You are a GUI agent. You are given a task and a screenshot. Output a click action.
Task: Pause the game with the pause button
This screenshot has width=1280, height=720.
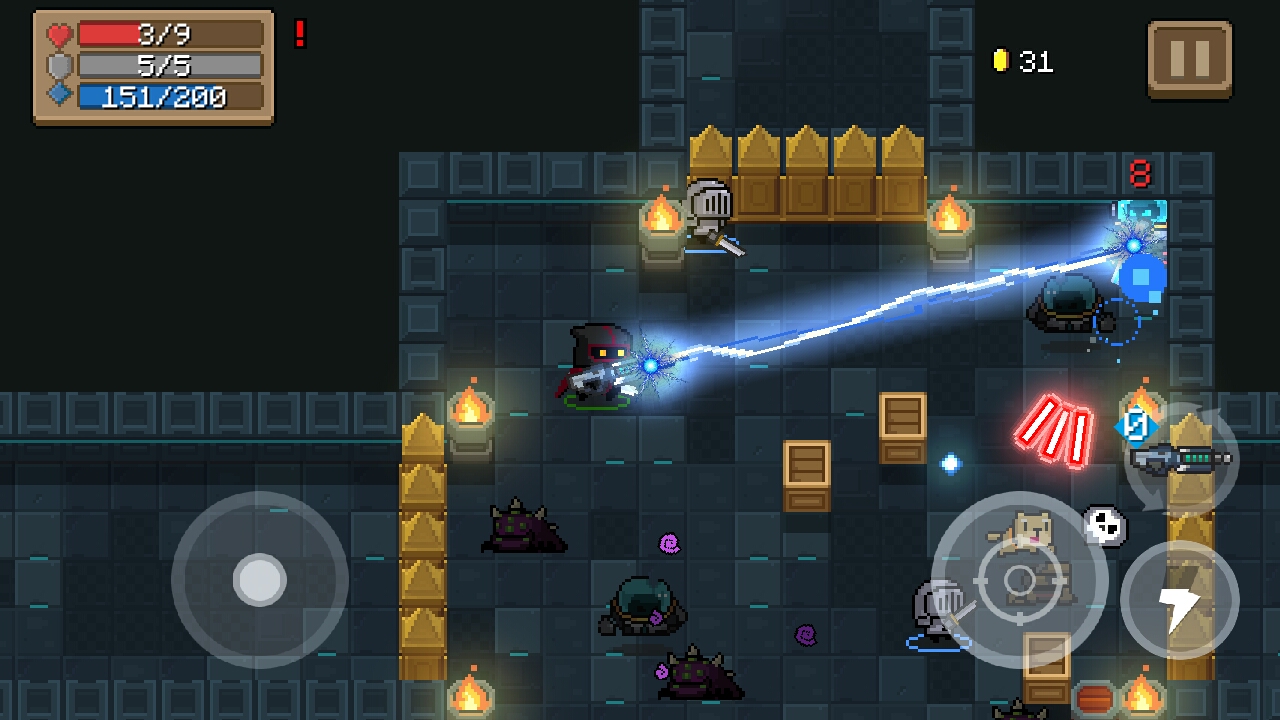coord(1189,59)
